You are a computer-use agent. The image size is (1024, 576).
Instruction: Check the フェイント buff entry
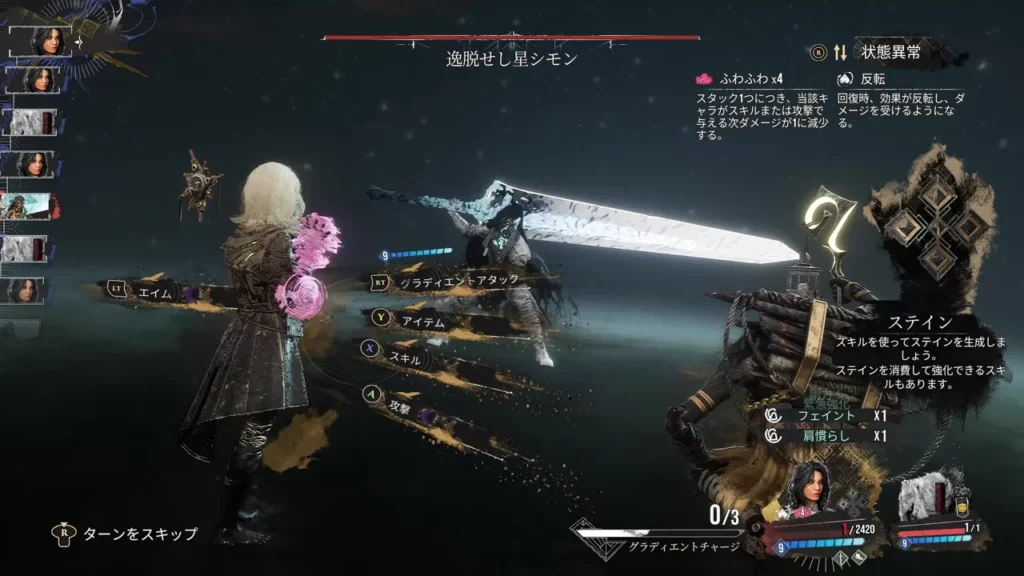[x=826, y=414]
